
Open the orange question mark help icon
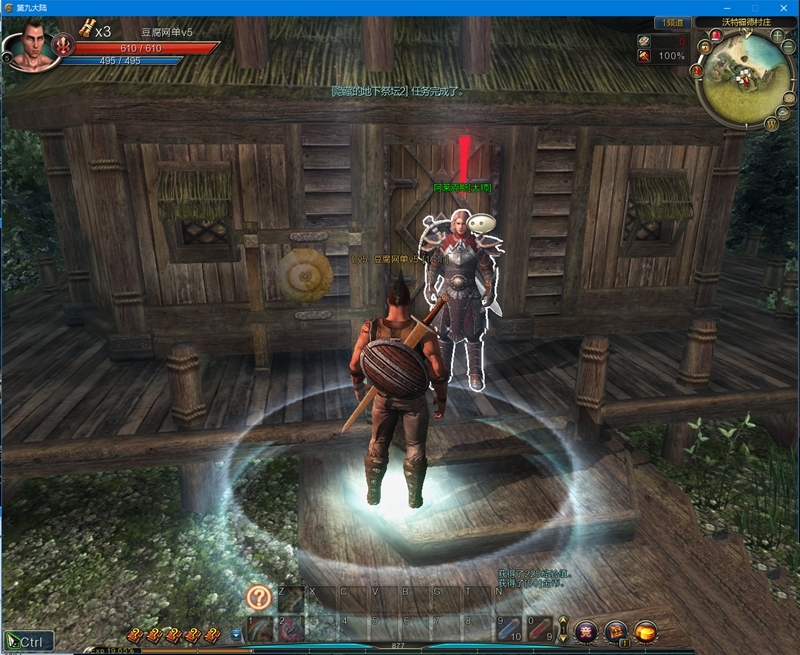pyautogui.click(x=259, y=597)
